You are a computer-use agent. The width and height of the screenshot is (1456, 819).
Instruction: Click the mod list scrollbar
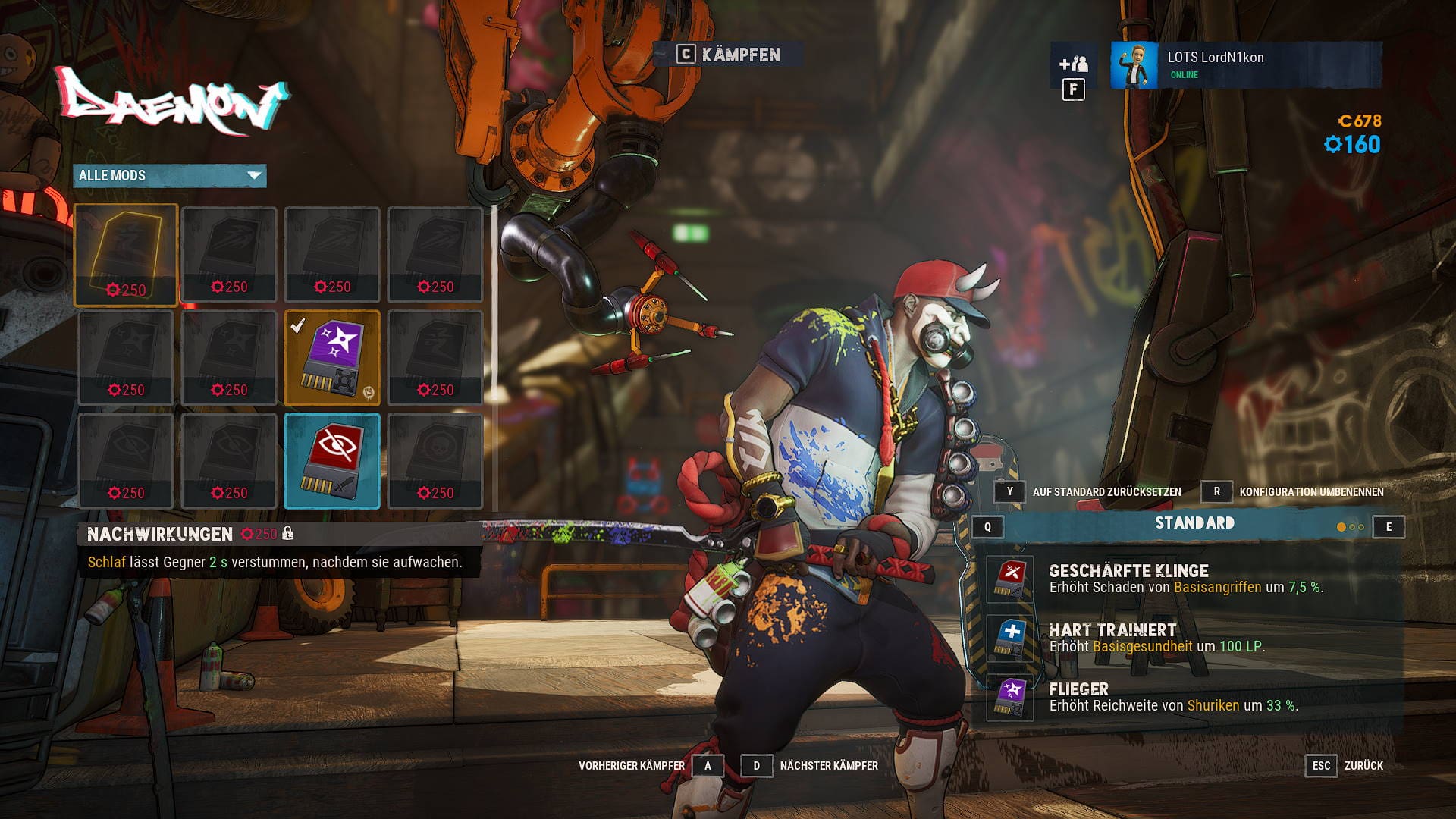click(495, 303)
